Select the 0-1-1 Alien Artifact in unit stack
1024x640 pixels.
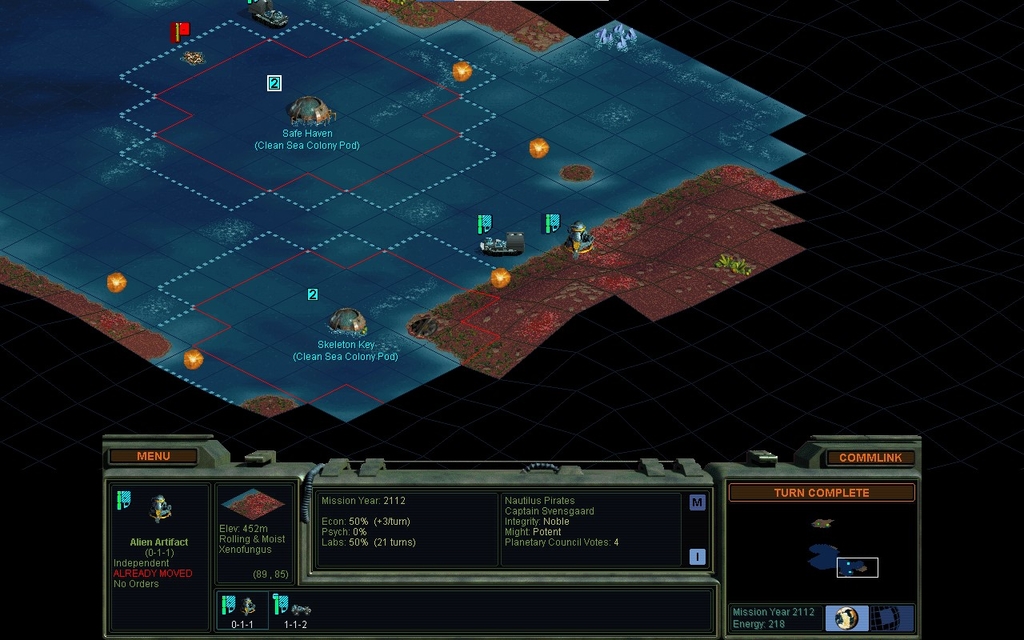(242, 607)
